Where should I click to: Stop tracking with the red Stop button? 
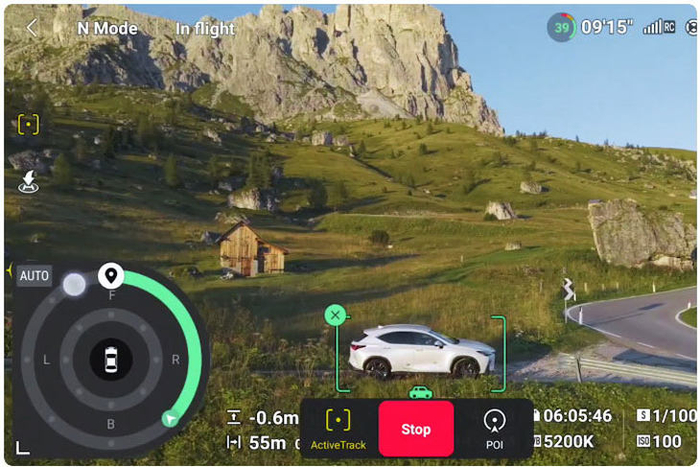[415, 429]
